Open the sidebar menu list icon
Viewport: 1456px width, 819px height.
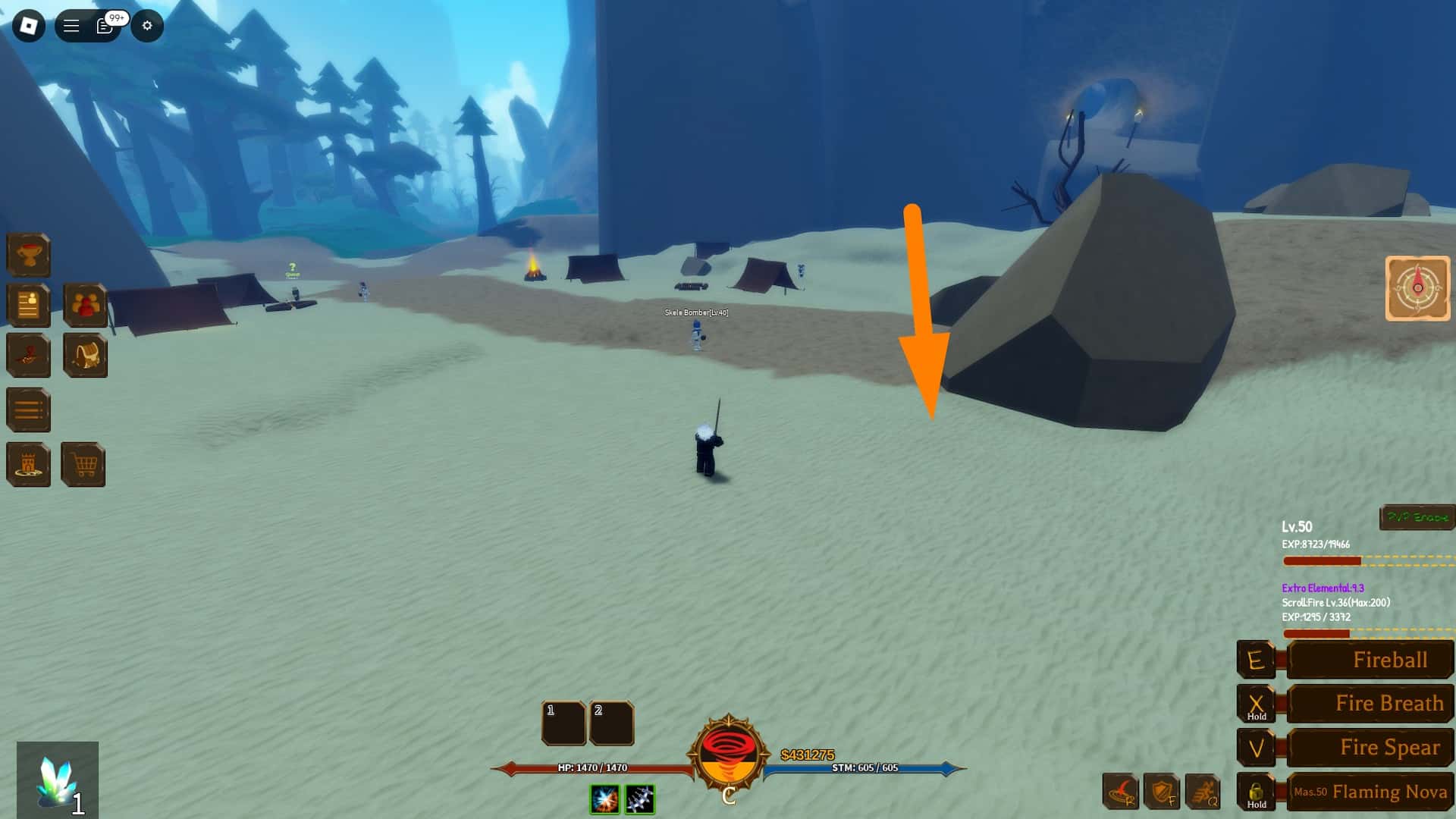pyautogui.click(x=28, y=409)
